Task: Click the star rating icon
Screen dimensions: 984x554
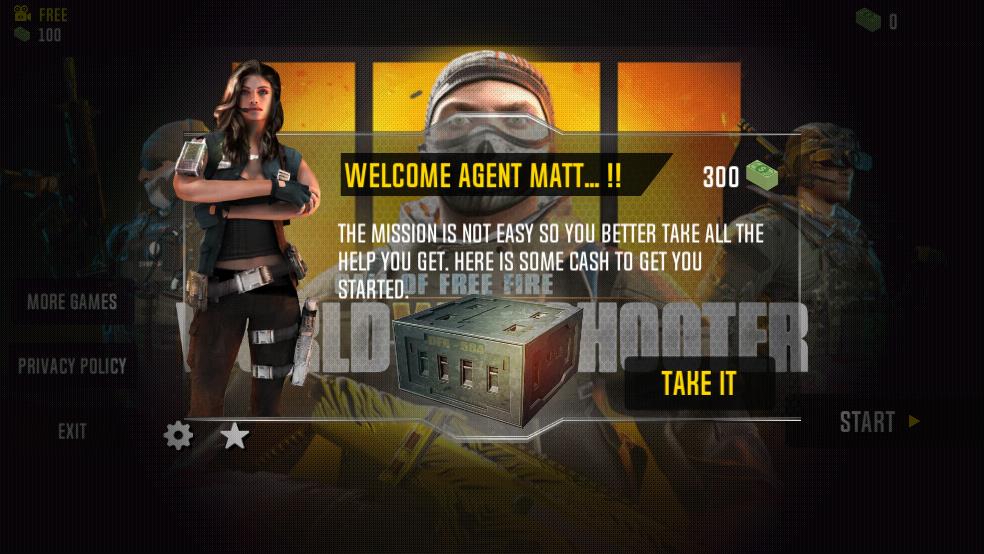Action: [234, 435]
